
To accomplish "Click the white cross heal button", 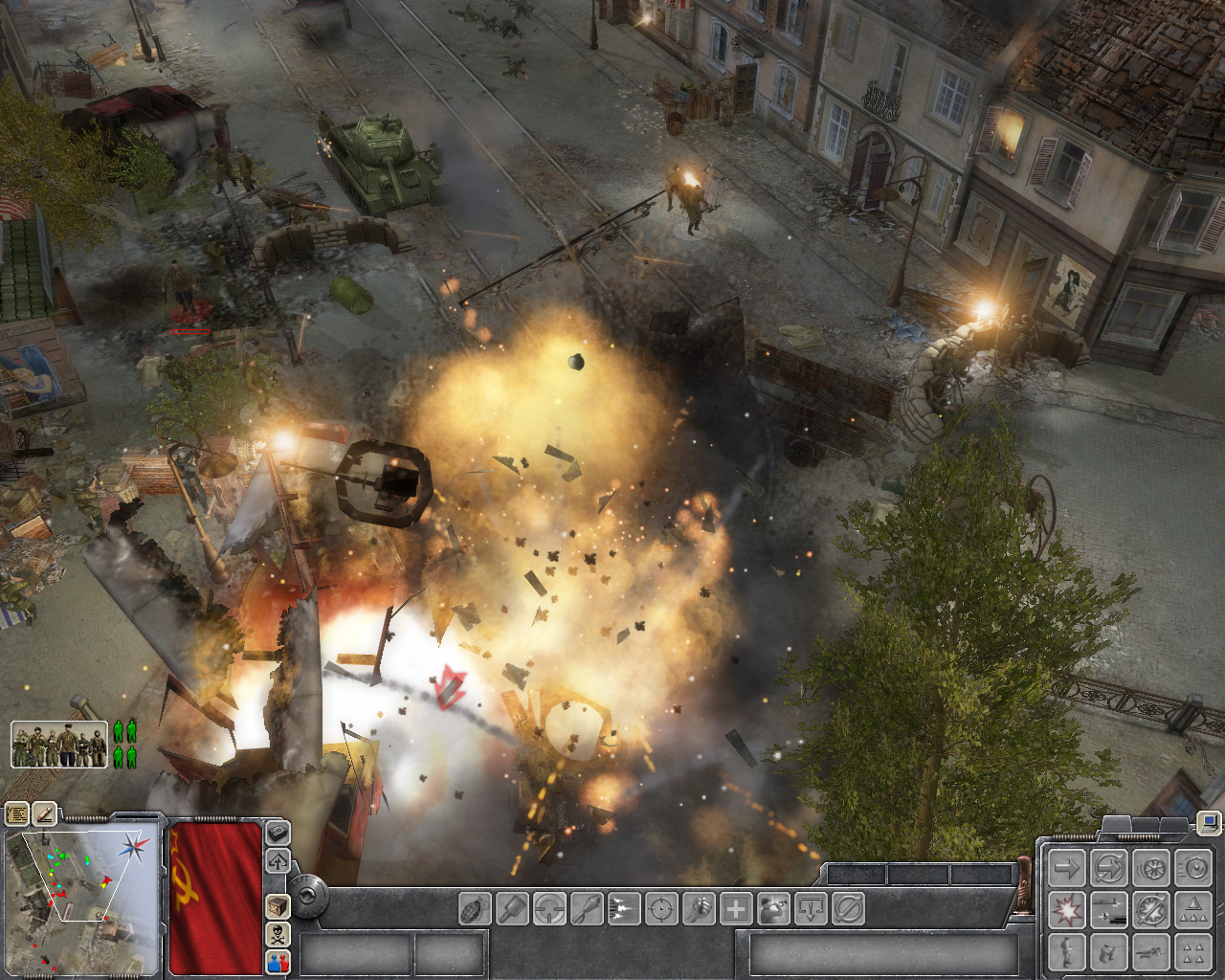I will (736, 907).
